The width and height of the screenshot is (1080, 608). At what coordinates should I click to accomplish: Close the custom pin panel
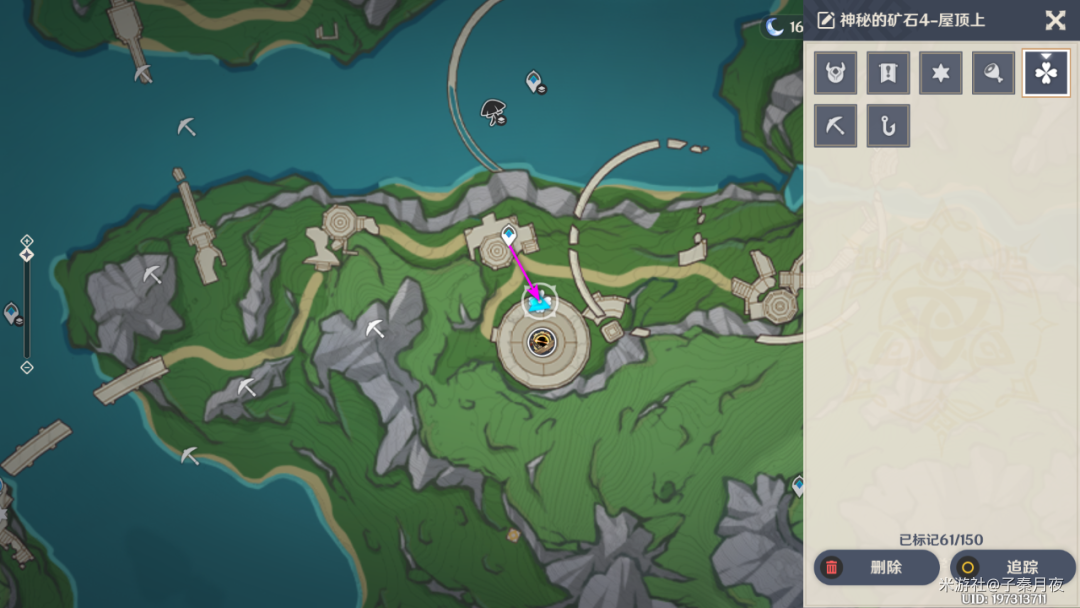1055,20
